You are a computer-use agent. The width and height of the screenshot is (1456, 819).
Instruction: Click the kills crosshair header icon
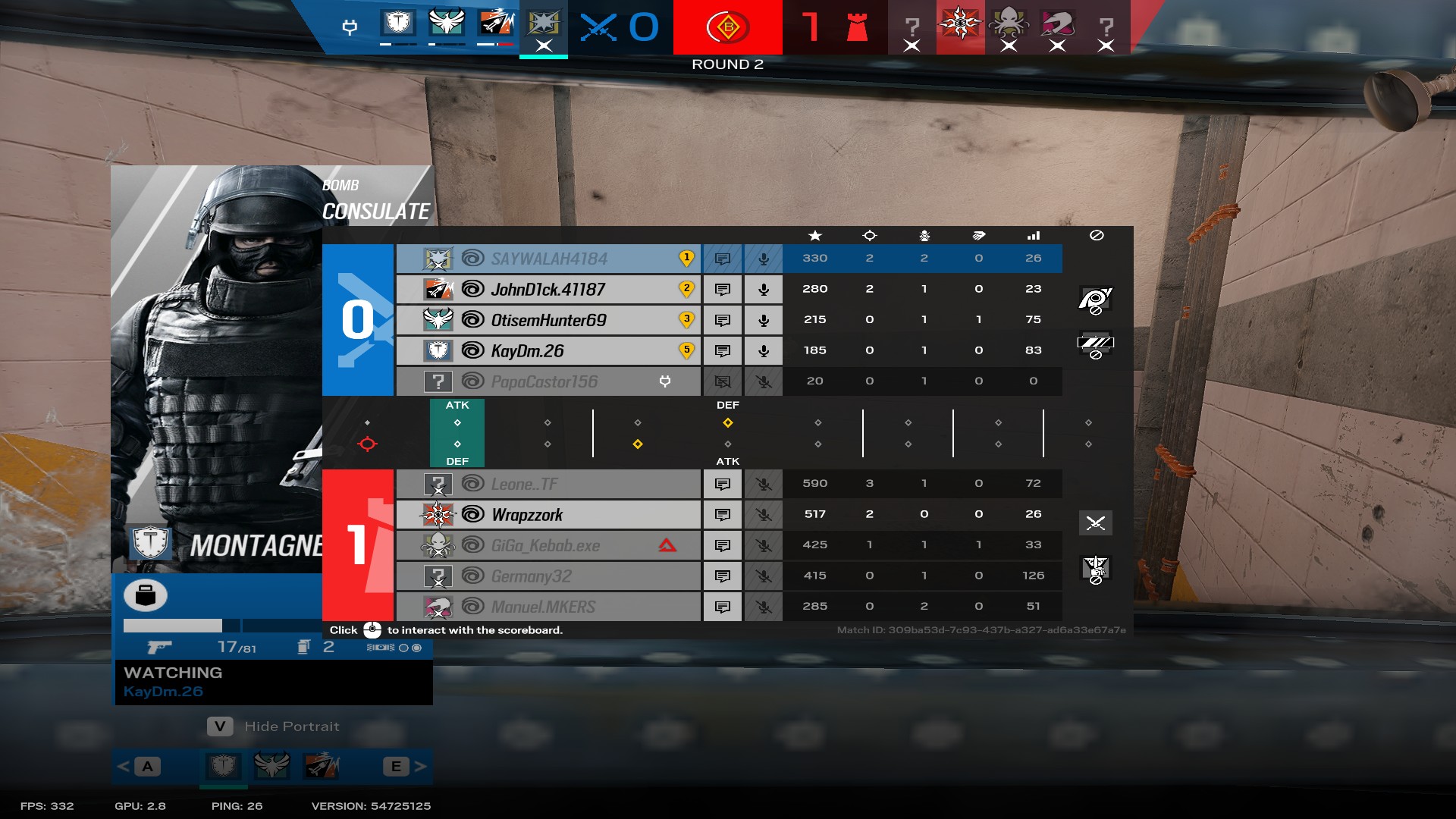pos(869,235)
